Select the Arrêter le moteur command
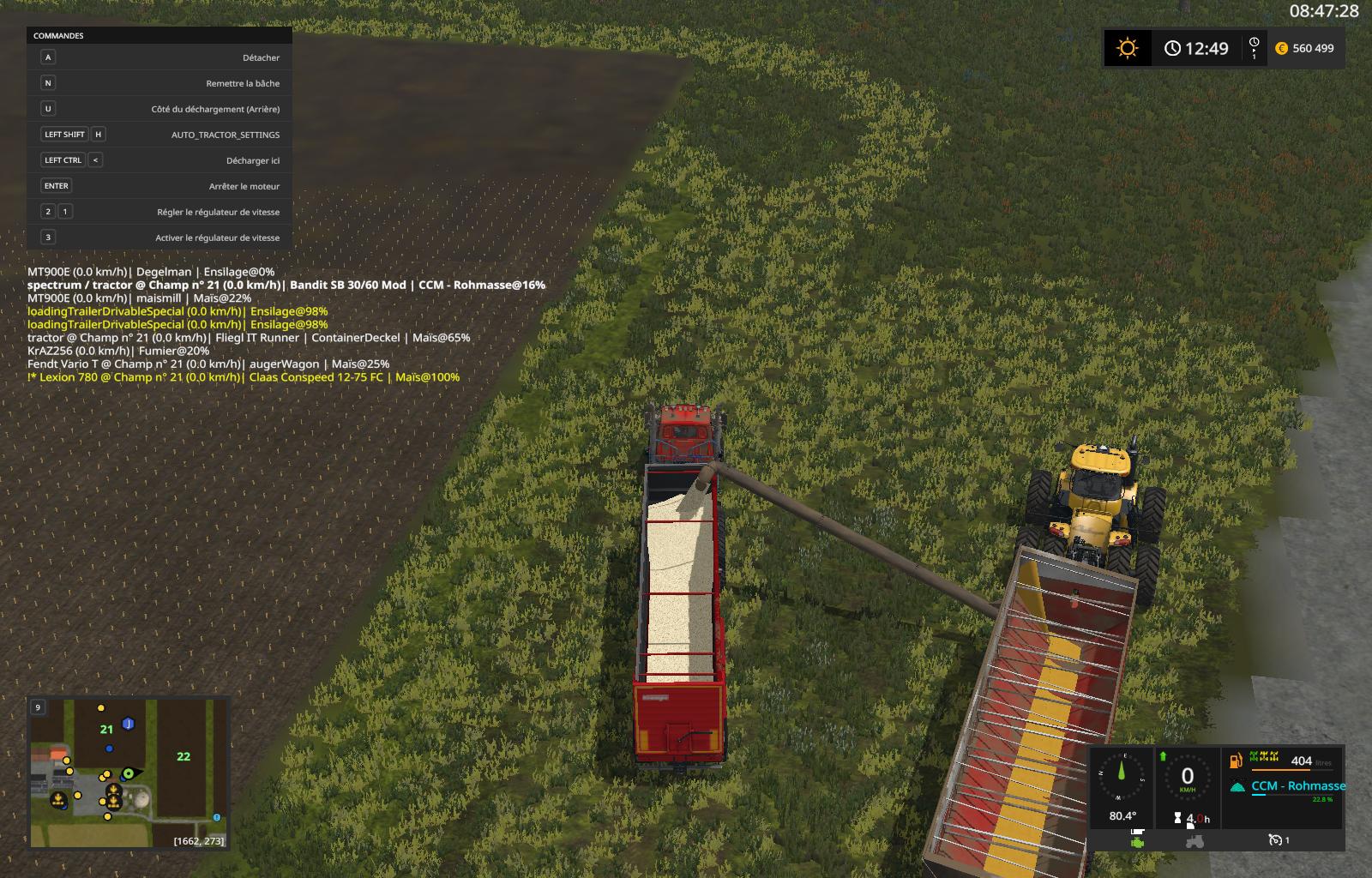The image size is (1372, 878). [159, 186]
